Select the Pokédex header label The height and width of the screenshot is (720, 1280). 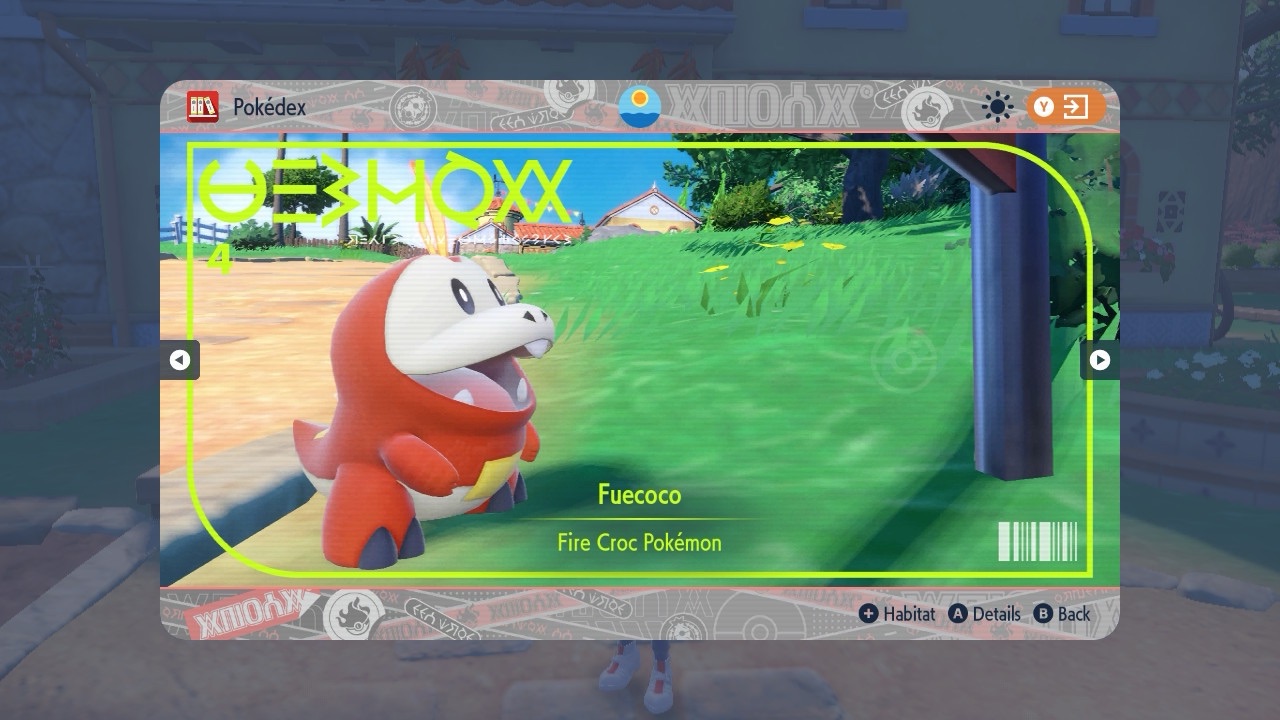[x=268, y=106]
